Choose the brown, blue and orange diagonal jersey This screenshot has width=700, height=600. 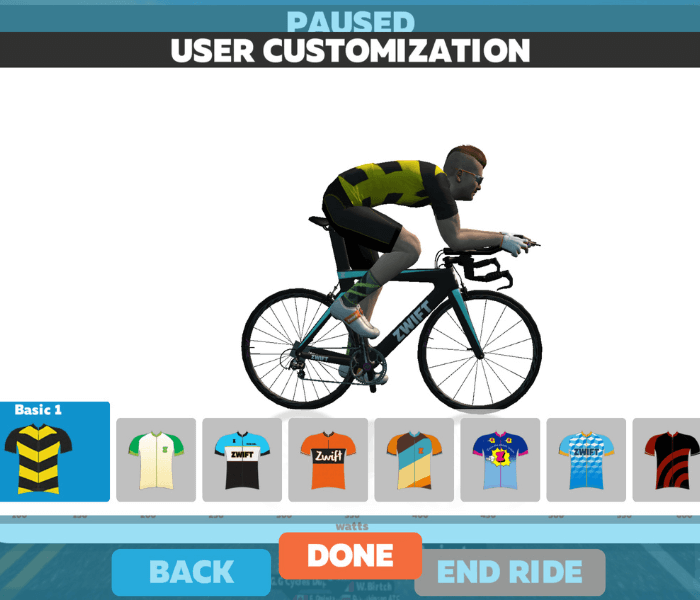pyautogui.click(x=413, y=460)
